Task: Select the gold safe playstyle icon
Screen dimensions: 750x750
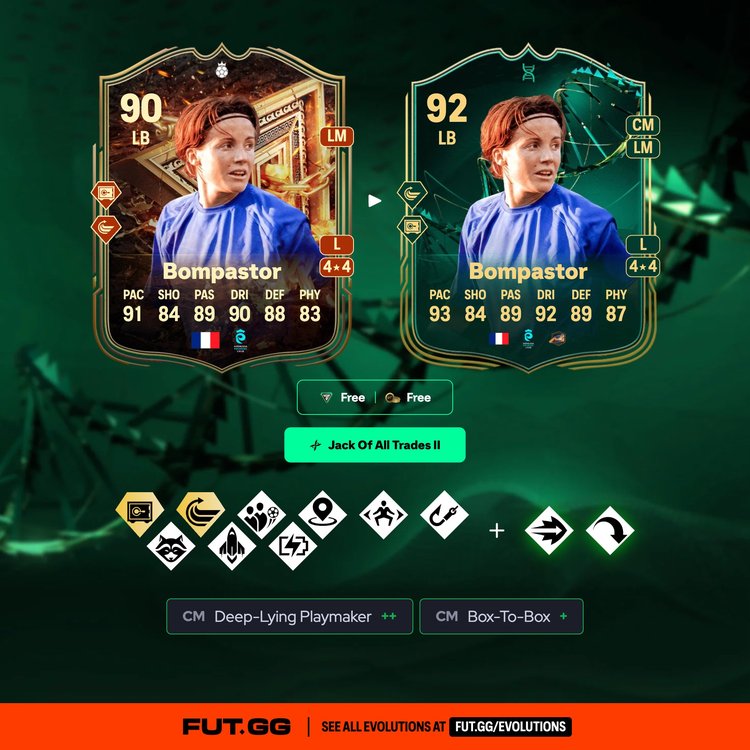Action: click(139, 514)
